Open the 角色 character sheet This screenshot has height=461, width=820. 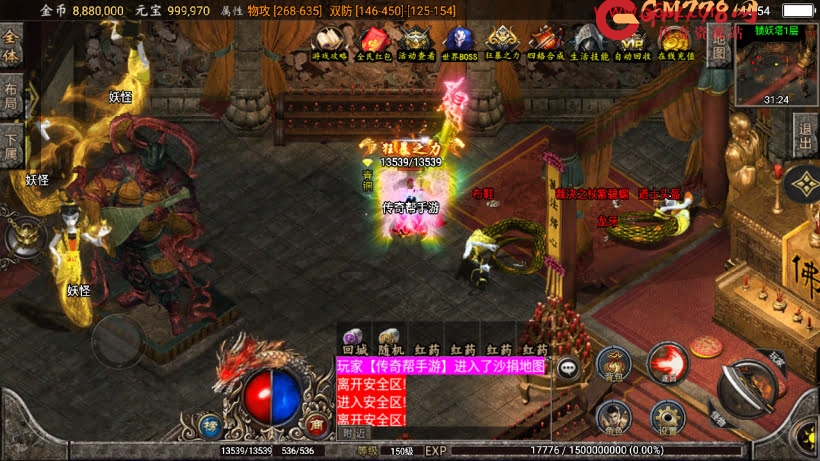[x=612, y=416]
